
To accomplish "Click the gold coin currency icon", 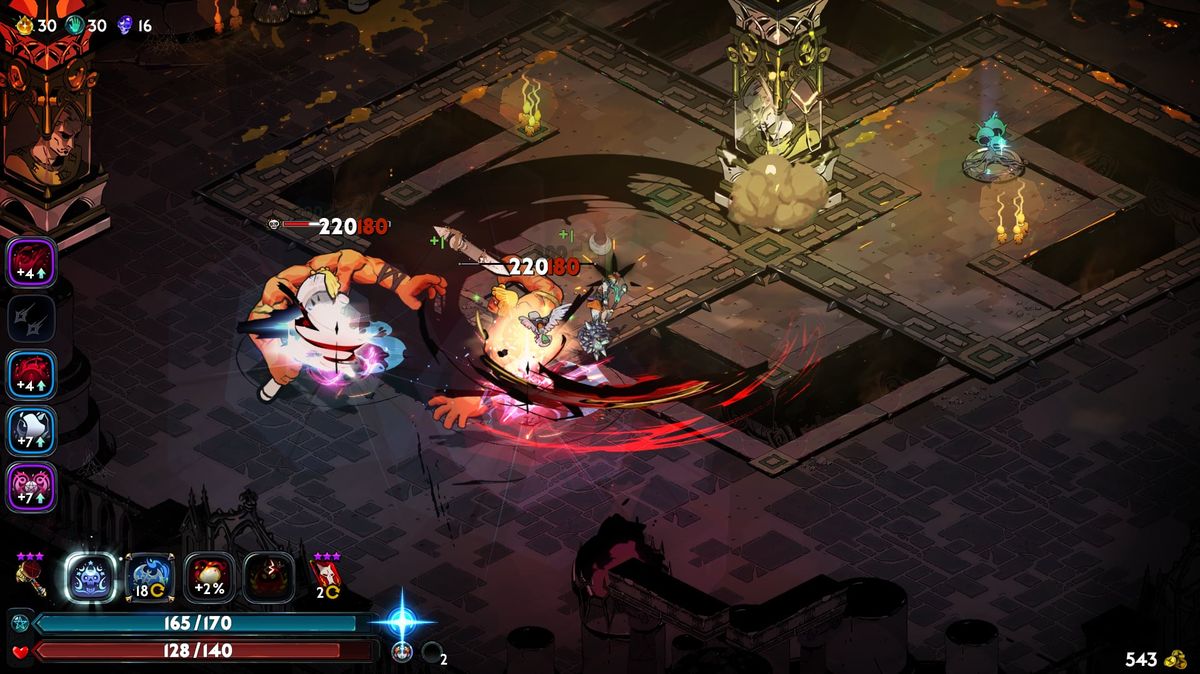I will point(1176,659).
